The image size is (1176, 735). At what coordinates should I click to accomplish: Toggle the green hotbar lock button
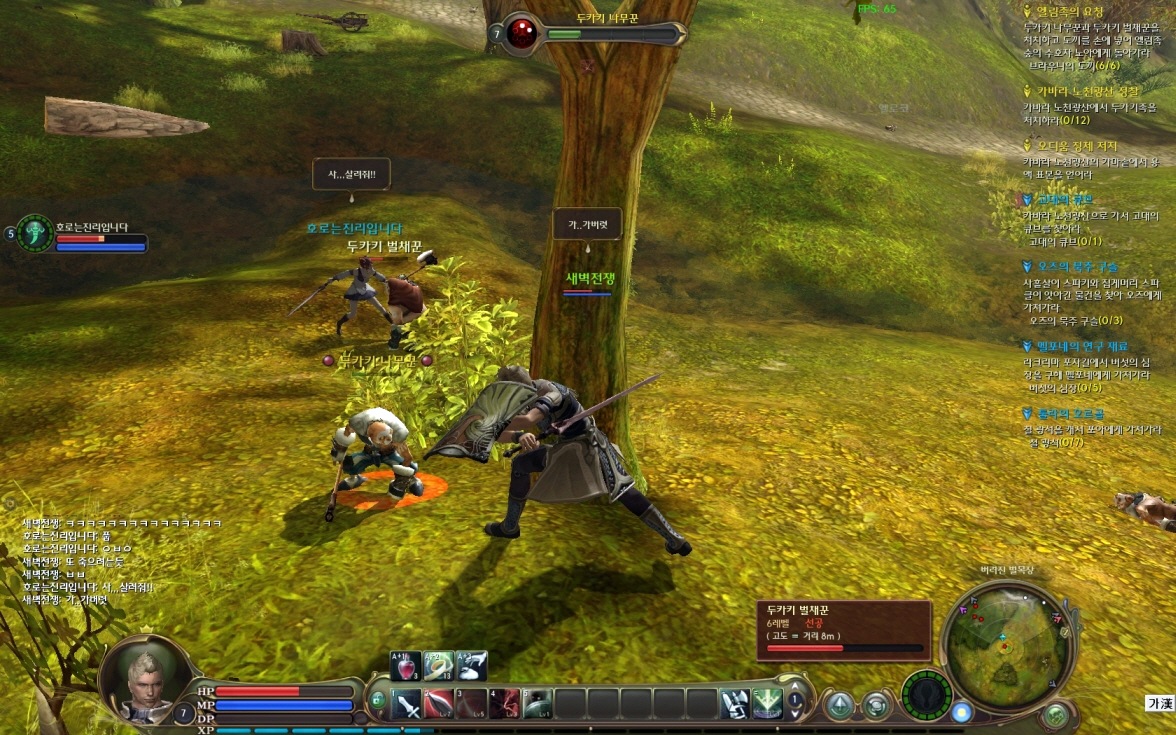[x=378, y=701]
